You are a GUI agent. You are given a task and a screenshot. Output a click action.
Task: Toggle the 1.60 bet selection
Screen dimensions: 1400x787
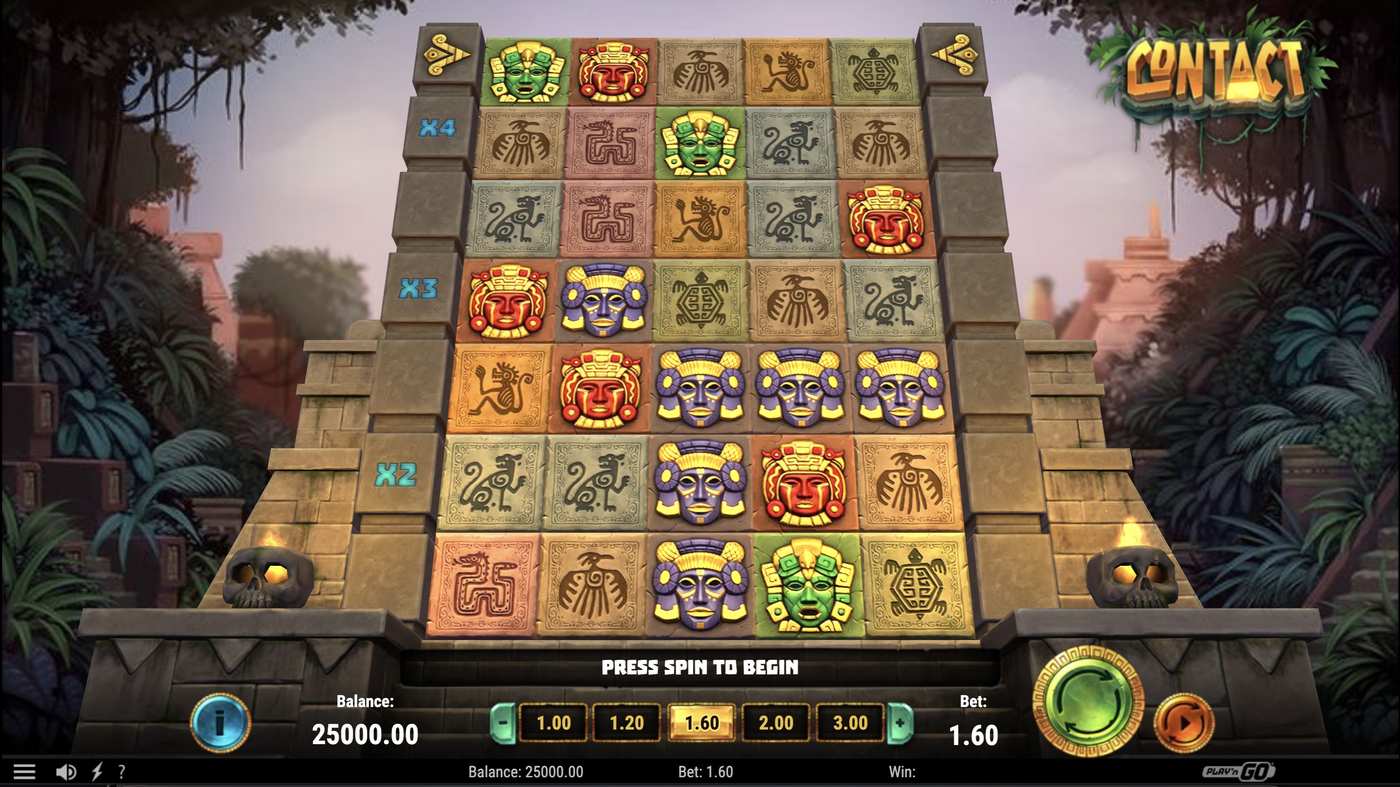click(701, 722)
